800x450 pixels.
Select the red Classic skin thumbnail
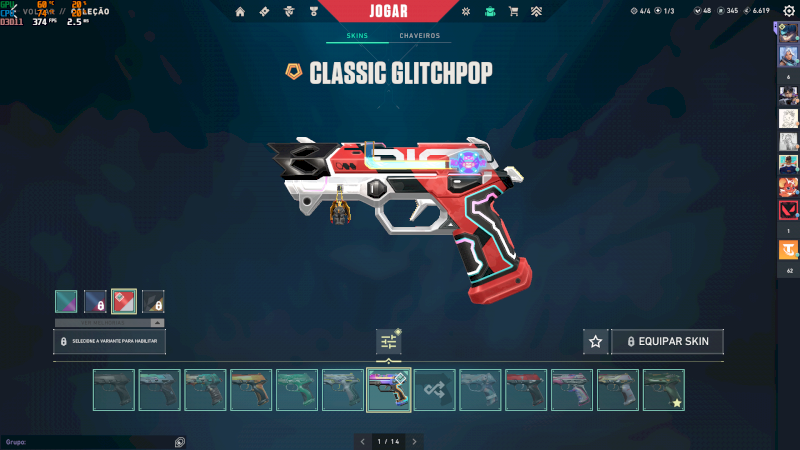coord(526,390)
